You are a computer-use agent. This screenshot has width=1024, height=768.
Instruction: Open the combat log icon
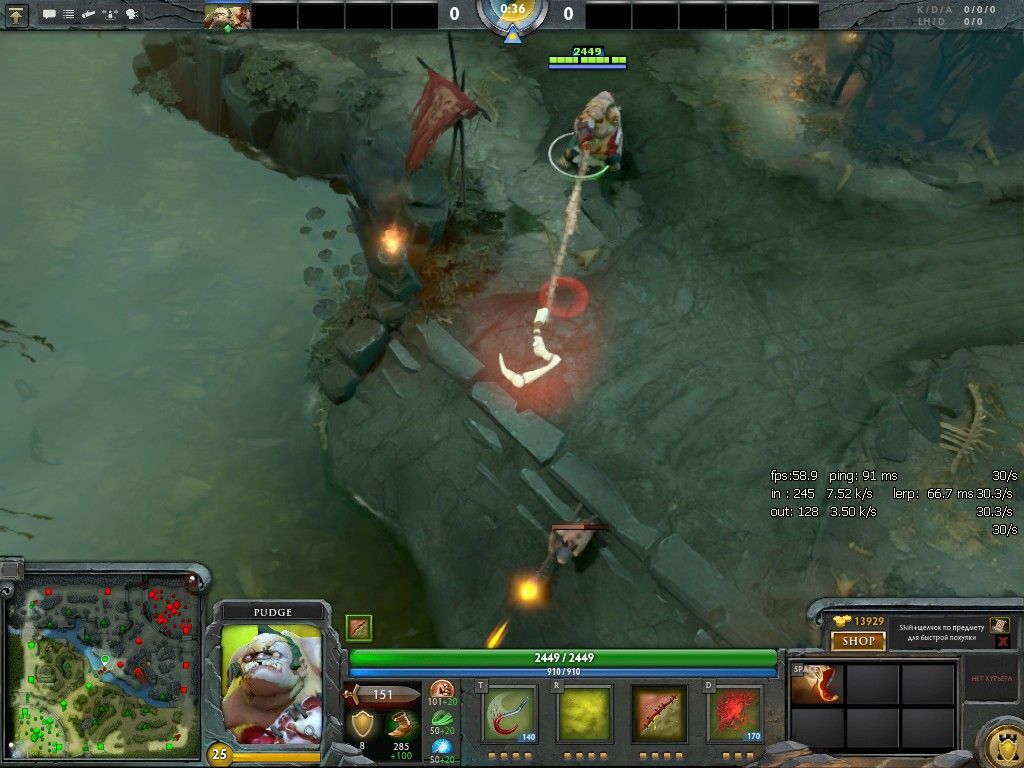click(x=88, y=15)
